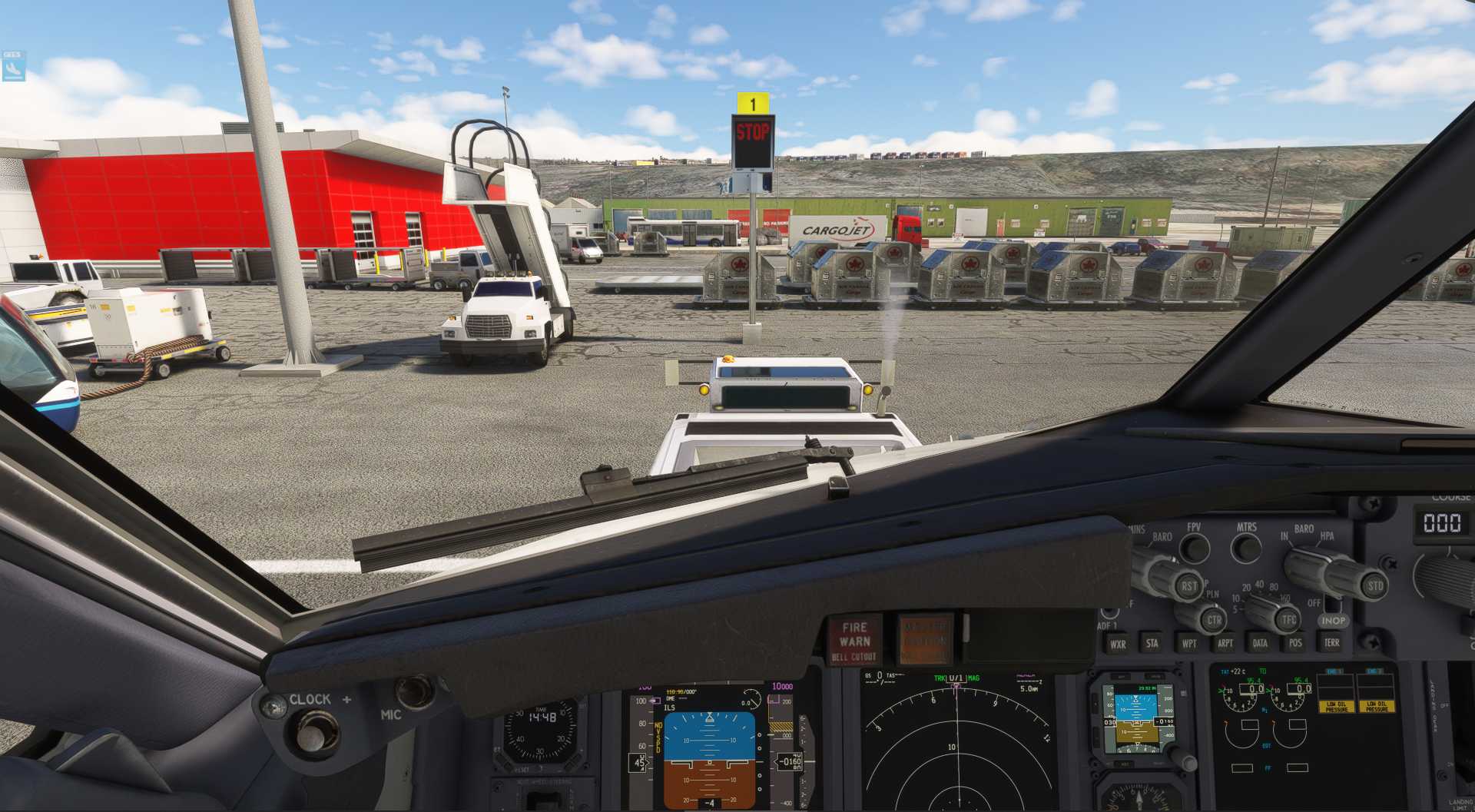Toggle the ARPT airports map button
Image resolution: width=1475 pixels, height=812 pixels.
click(x=1225, y=644)
